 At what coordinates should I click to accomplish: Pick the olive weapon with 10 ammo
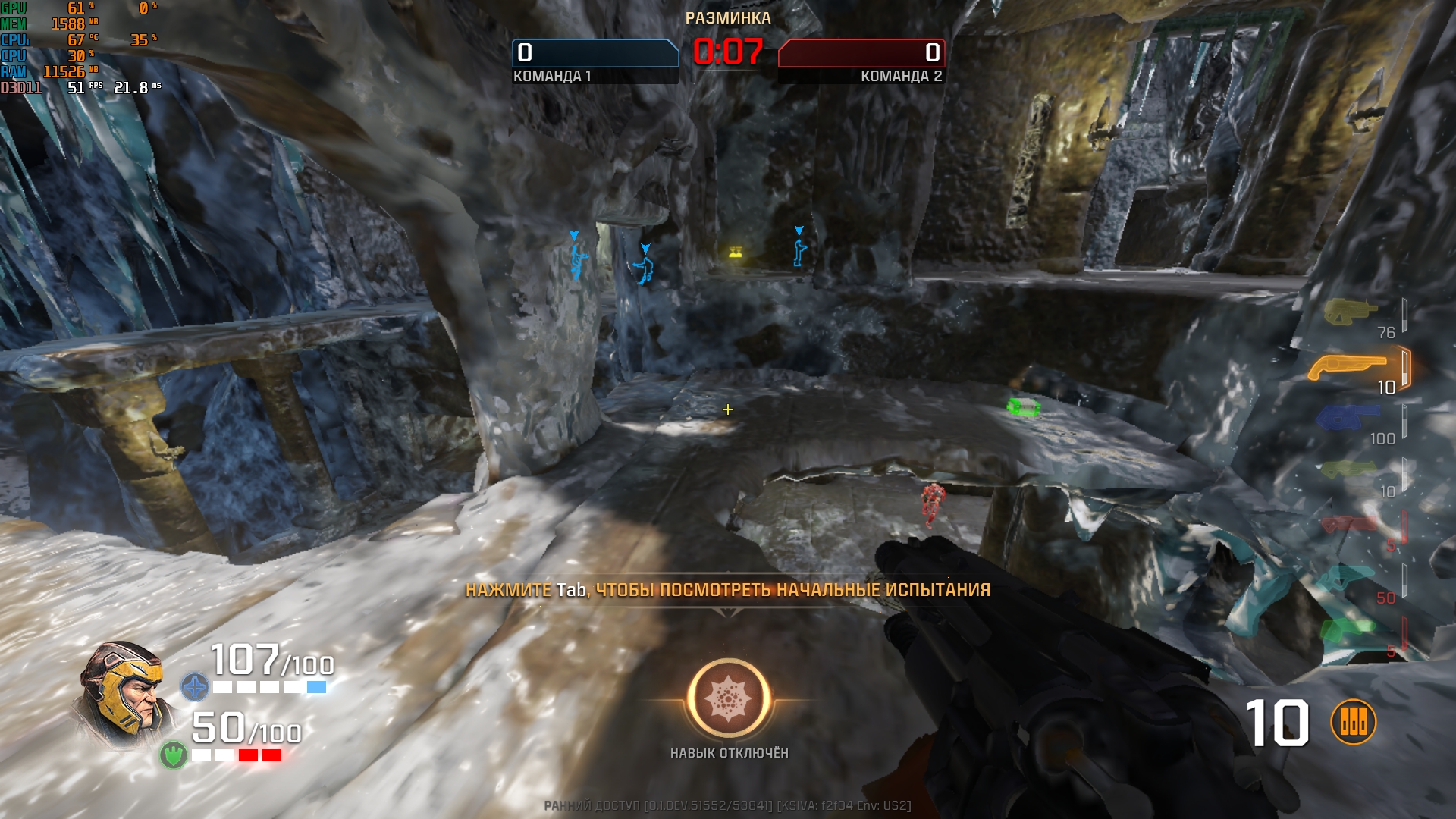tap(1348, 470)
